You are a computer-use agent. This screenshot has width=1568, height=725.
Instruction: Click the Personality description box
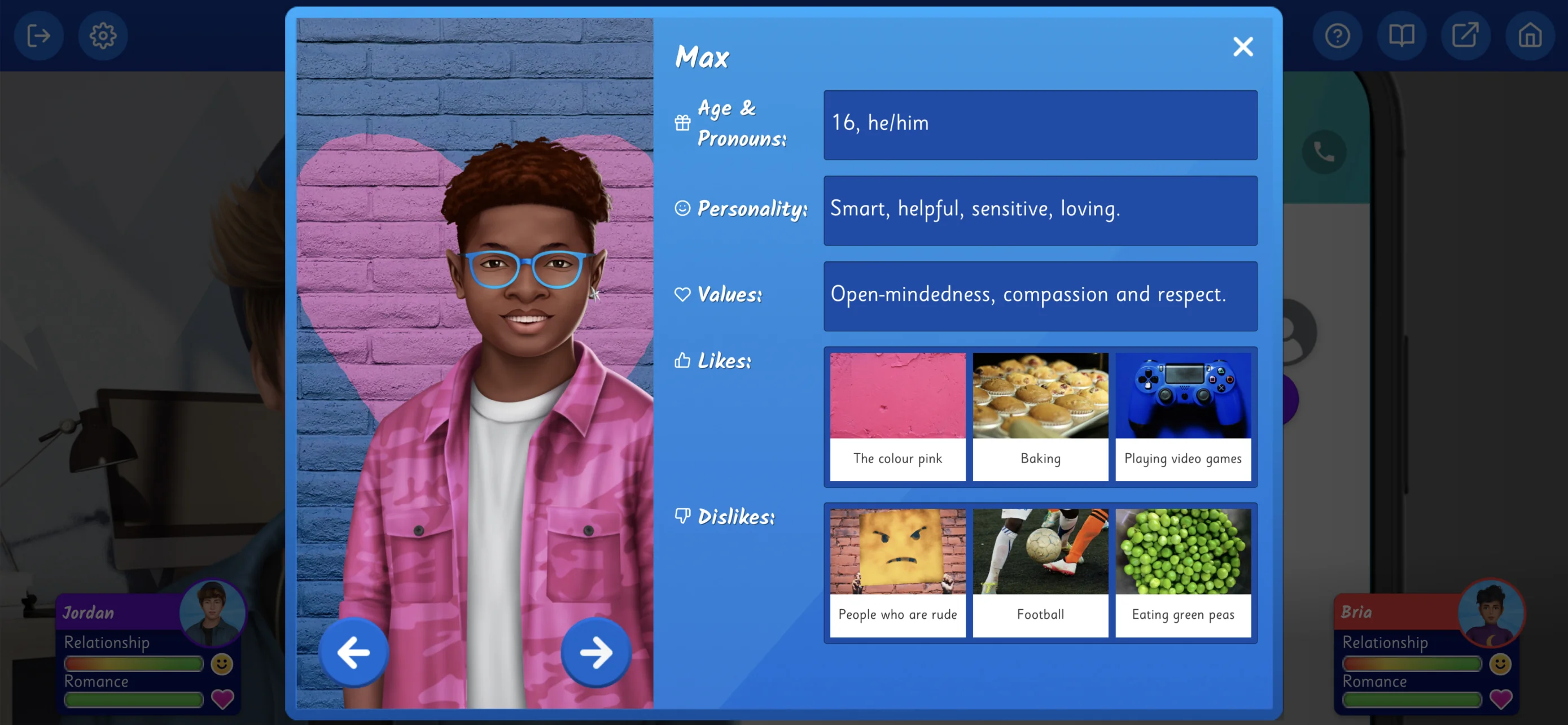(x=1039, y=210)
